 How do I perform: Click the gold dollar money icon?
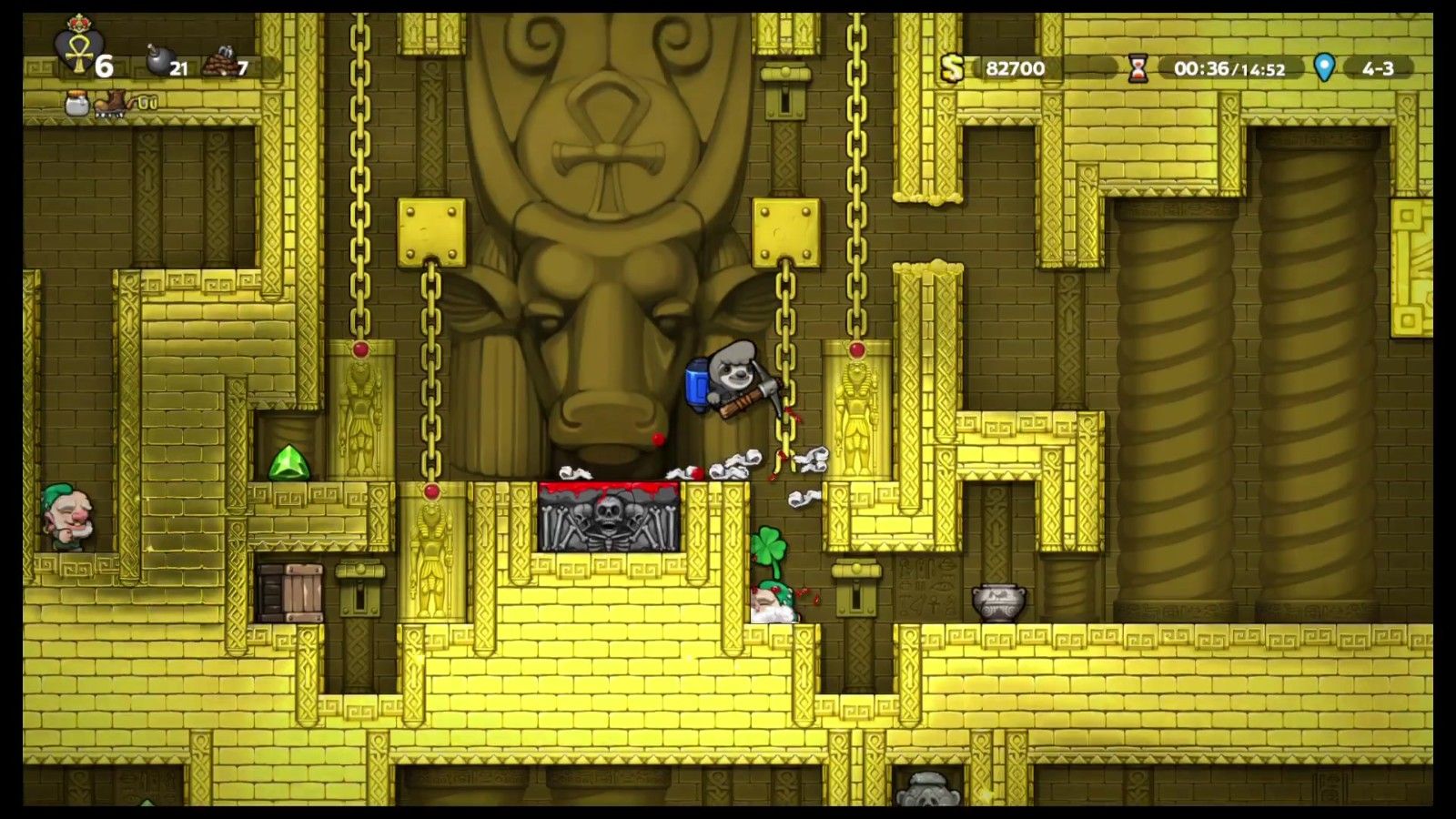(952, 67)
